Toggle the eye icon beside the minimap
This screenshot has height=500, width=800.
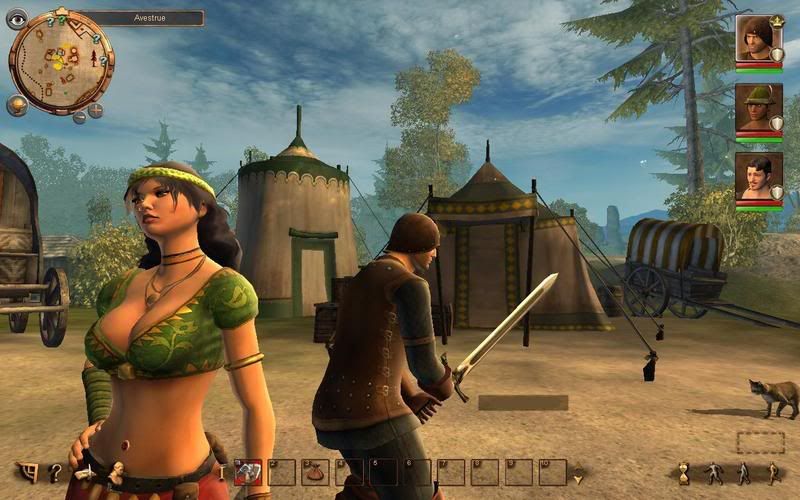[x=17, y=19]
